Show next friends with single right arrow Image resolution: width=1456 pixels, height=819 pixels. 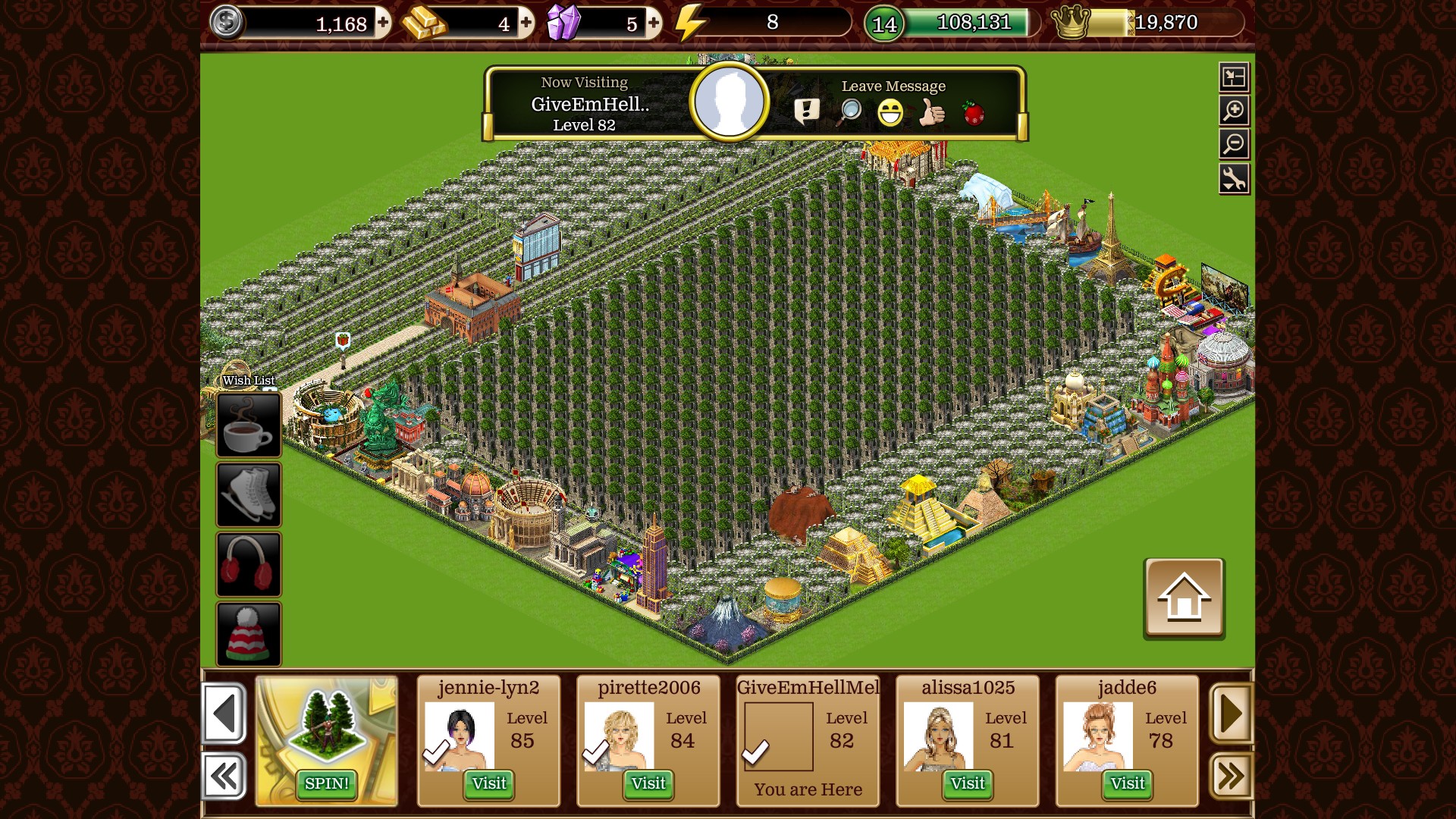[x=1231, y=713]
